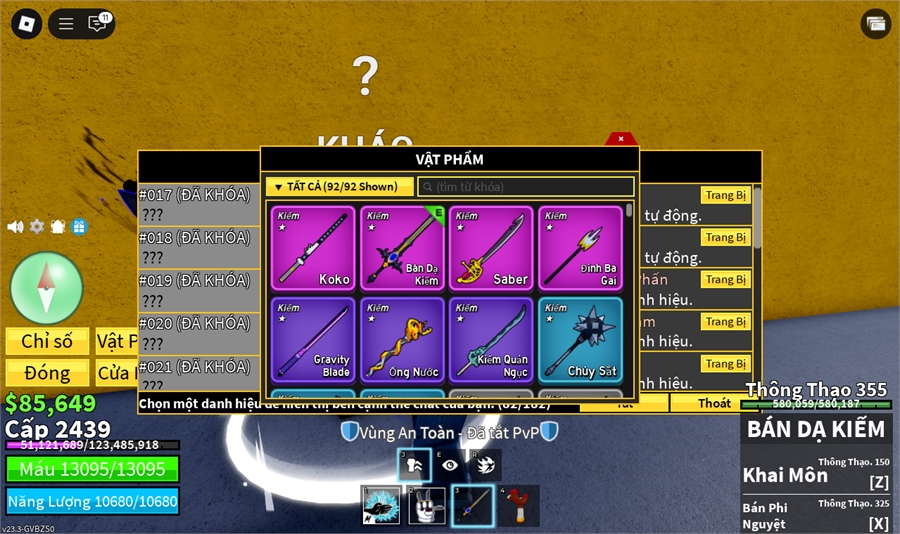Viewport: 900px width, 534px height.
Task: Click the Thoát exit button
Action: [714, 403]
